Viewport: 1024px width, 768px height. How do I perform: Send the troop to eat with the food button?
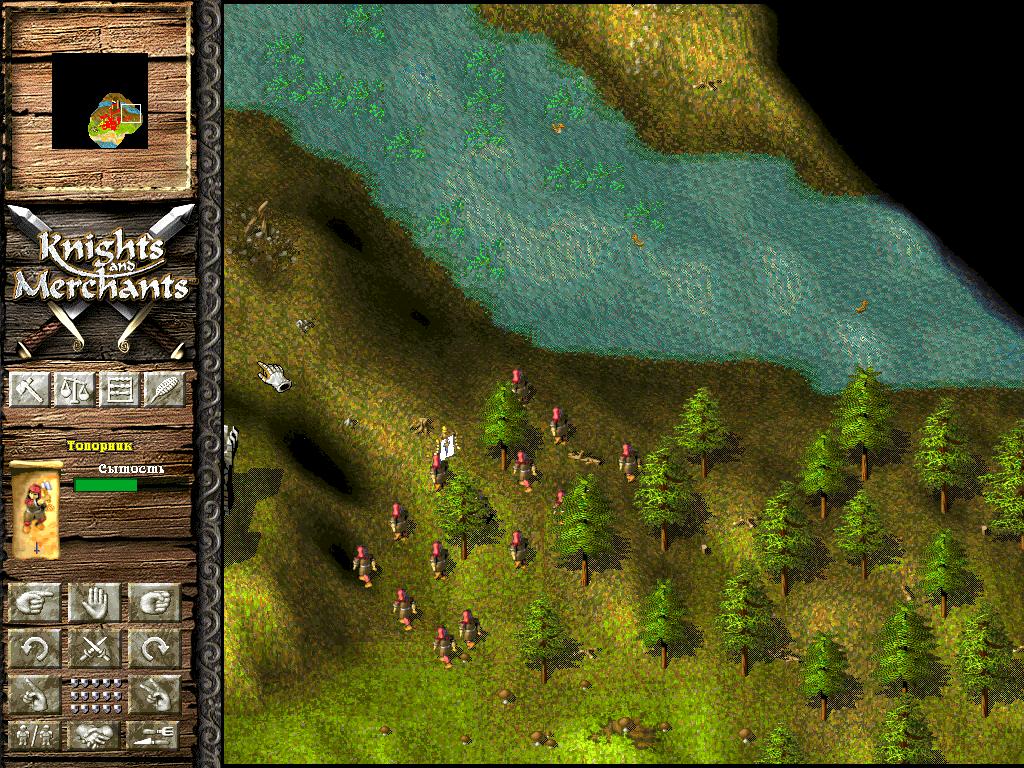coord(154,735)
